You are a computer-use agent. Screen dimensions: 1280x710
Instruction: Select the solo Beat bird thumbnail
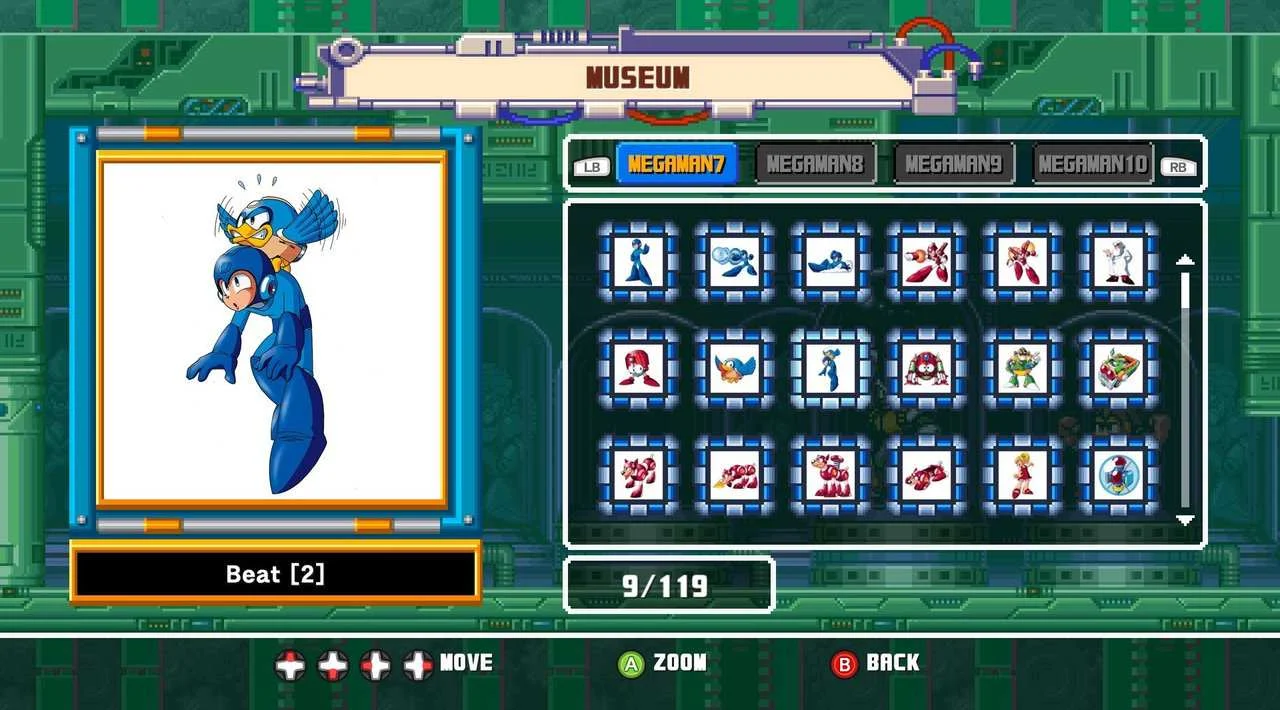(734, 368)
